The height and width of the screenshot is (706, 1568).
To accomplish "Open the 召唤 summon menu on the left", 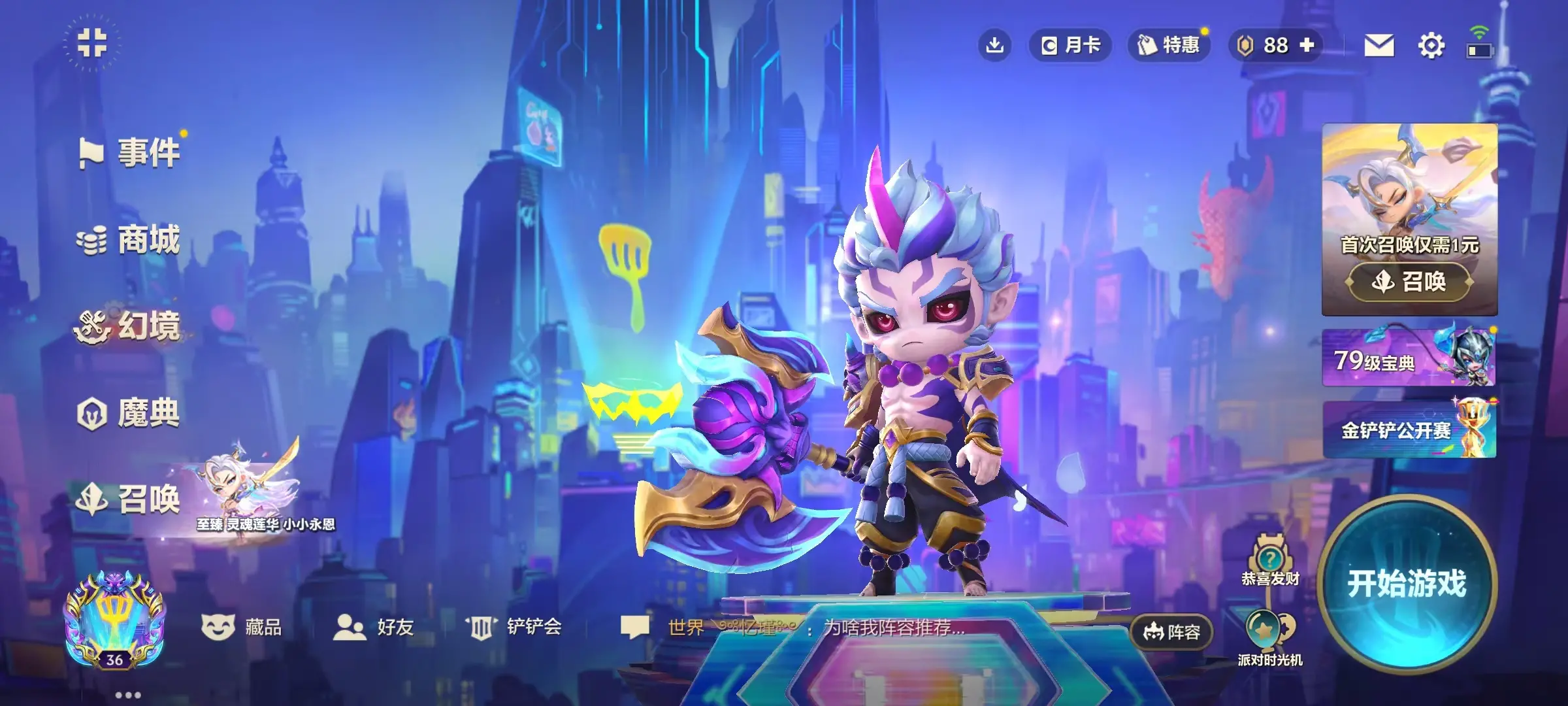I will click(x=131, y=499).
